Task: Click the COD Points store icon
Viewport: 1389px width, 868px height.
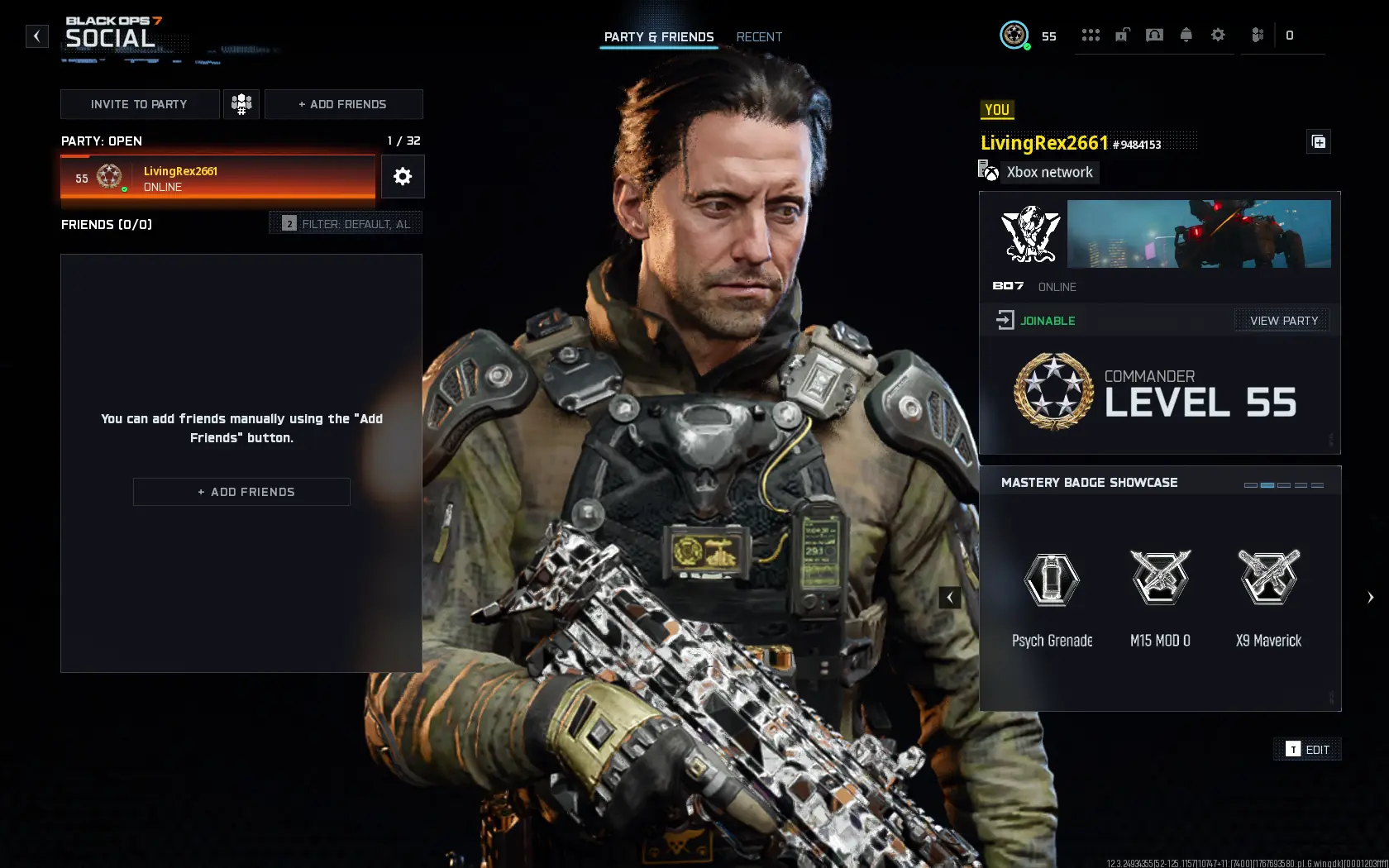Action: pyautogui.click(x=1258, y=35)
